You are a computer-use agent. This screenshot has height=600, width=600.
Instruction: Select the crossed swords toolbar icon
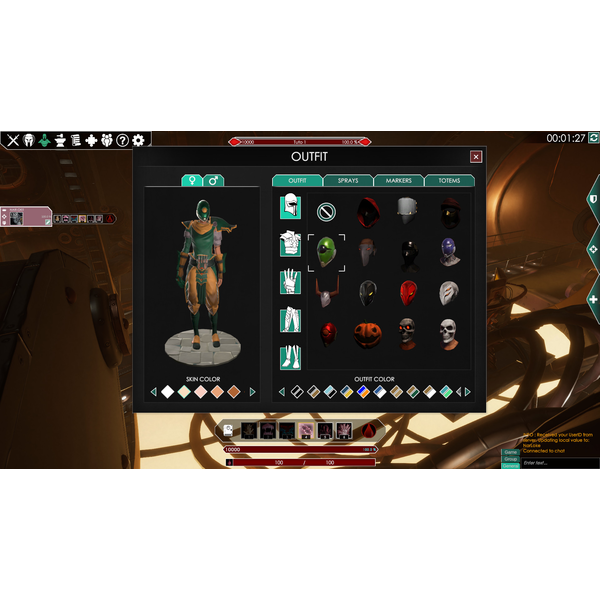(x=13, y=141)
